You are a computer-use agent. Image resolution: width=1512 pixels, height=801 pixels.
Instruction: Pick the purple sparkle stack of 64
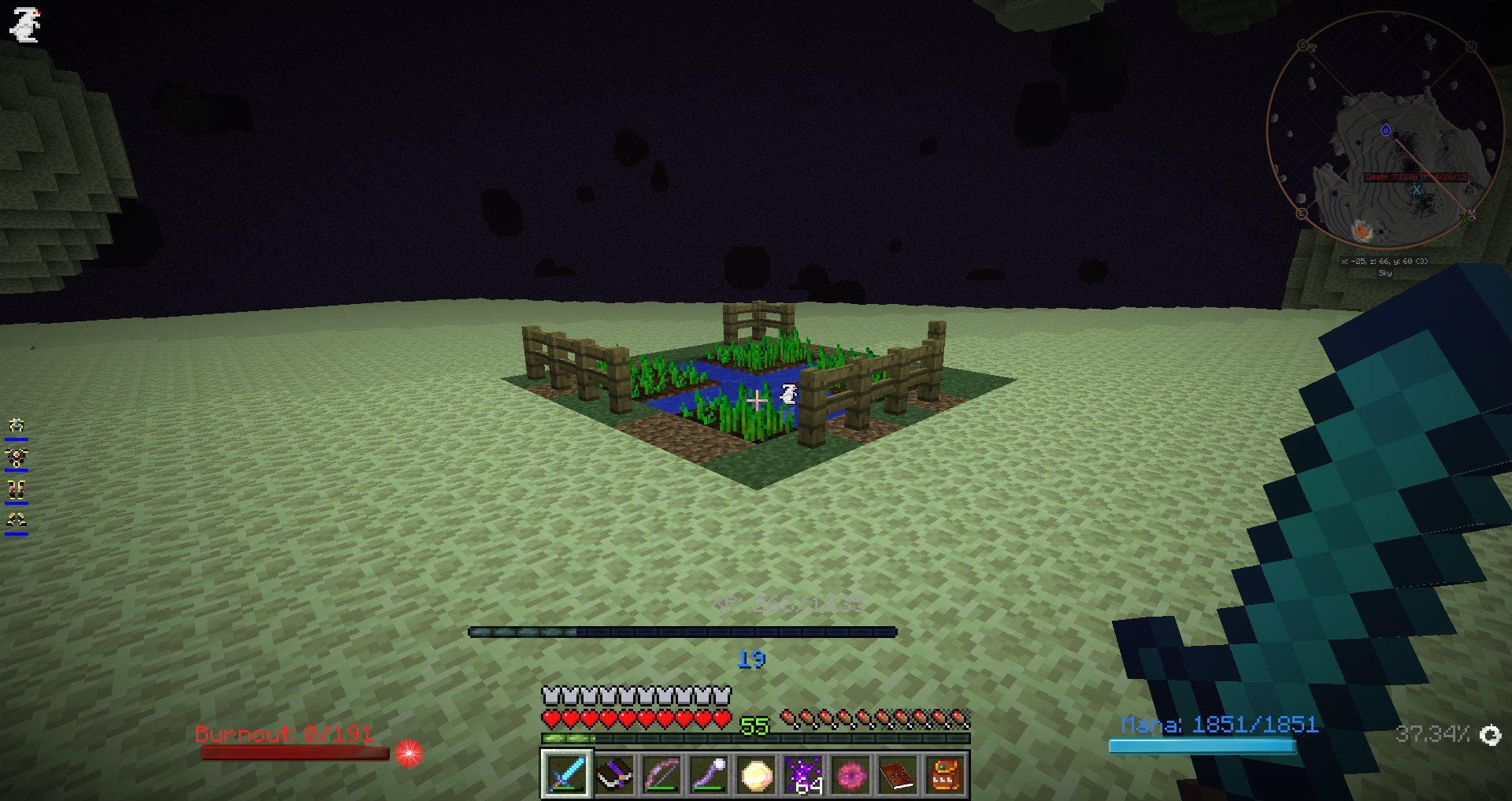pos(804,775)
